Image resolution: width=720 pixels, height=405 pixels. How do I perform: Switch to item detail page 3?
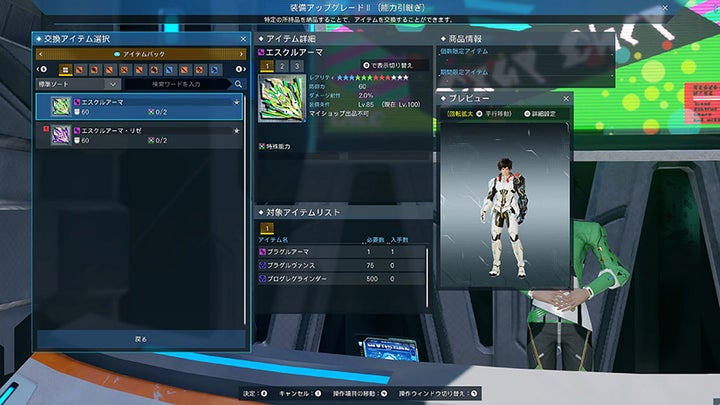tap(298, 65)
